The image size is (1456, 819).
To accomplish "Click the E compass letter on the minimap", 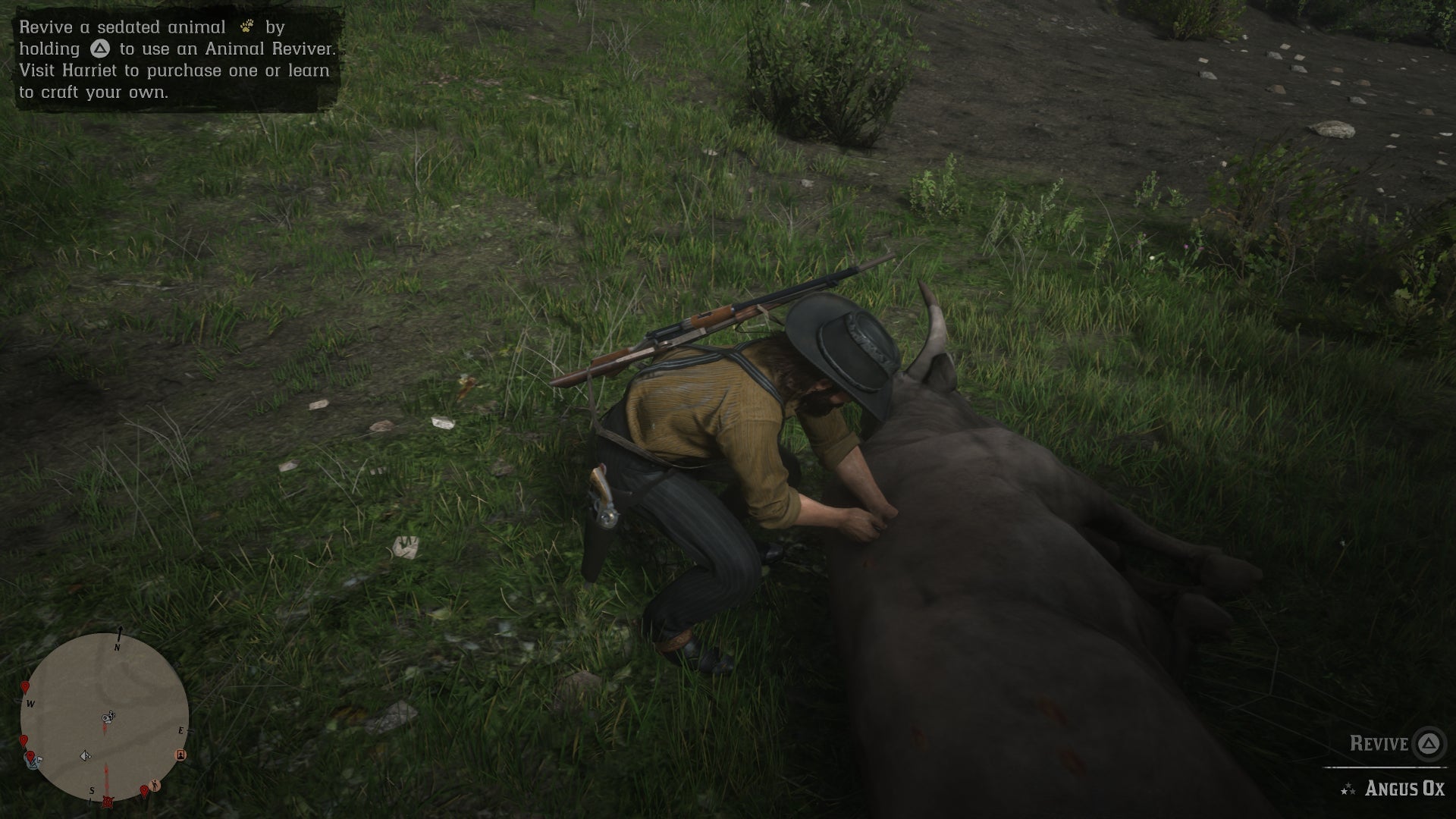I will [181, 730].
